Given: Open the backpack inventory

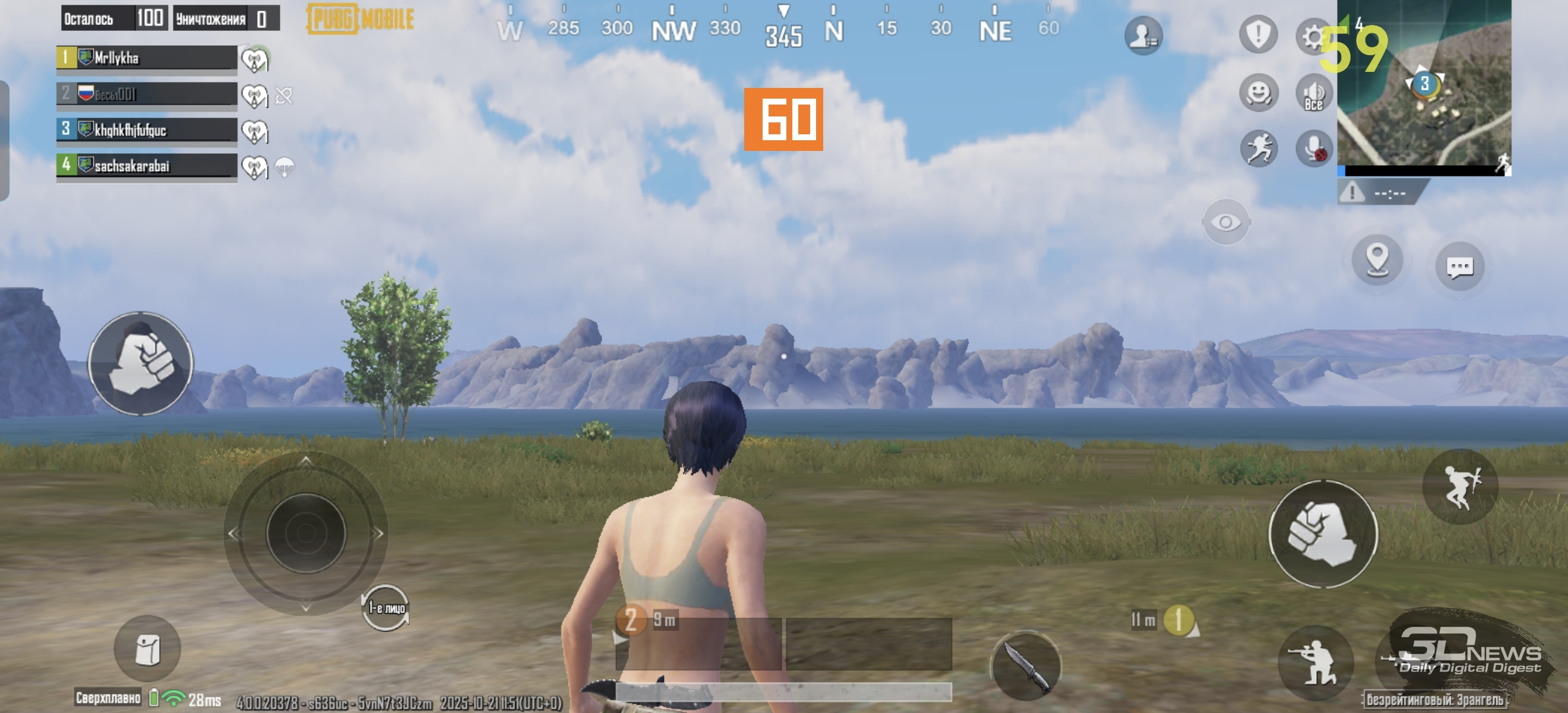Looking at the screenshot, I should (x=147, y=648).
